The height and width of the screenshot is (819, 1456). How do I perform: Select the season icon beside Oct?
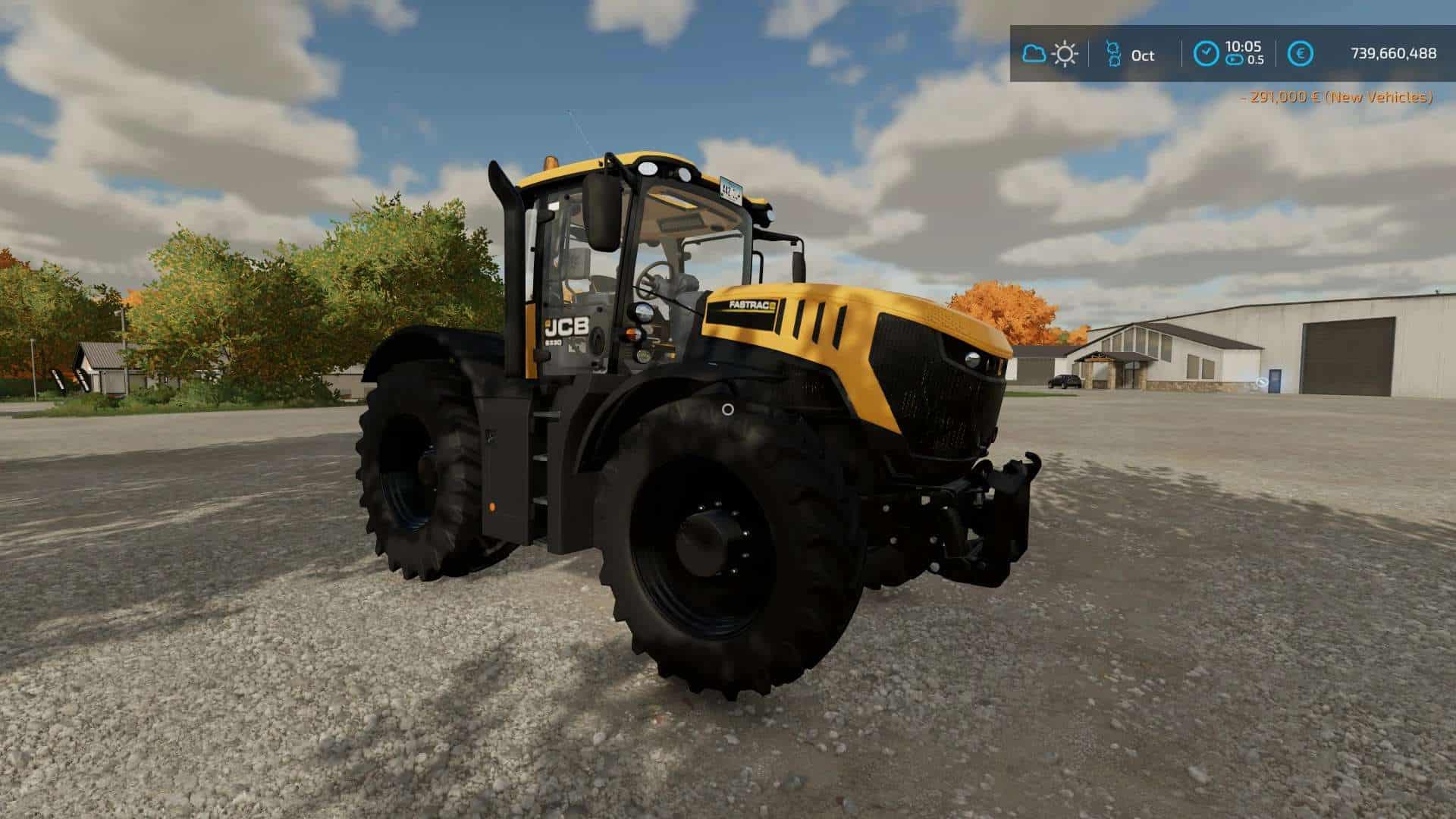tap(1112, 54)
